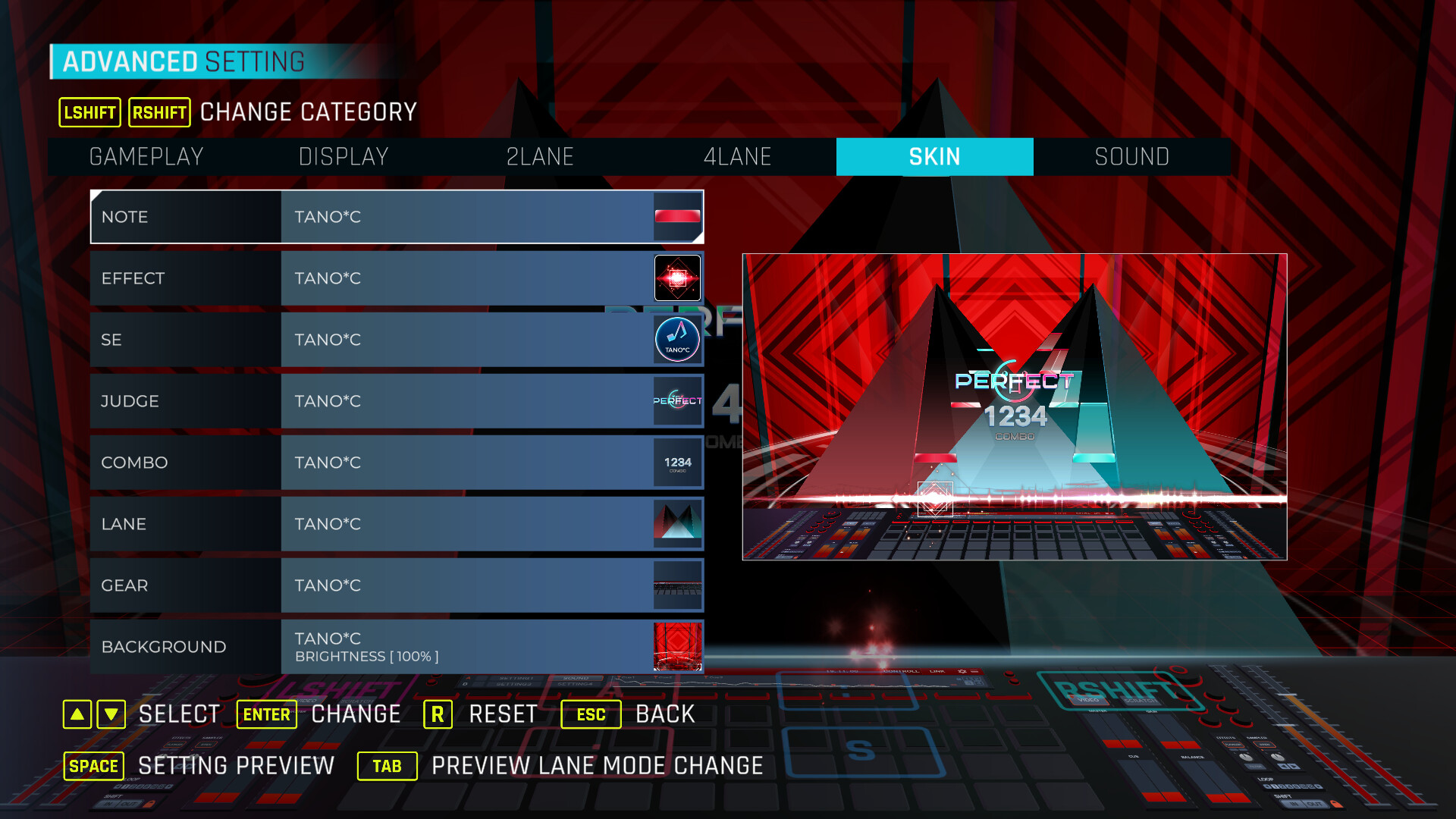Image resolution: width=1456 pixels, height=819 pixels.
Task: Select the 1234 combo skin icon
Action: (677, 463)
